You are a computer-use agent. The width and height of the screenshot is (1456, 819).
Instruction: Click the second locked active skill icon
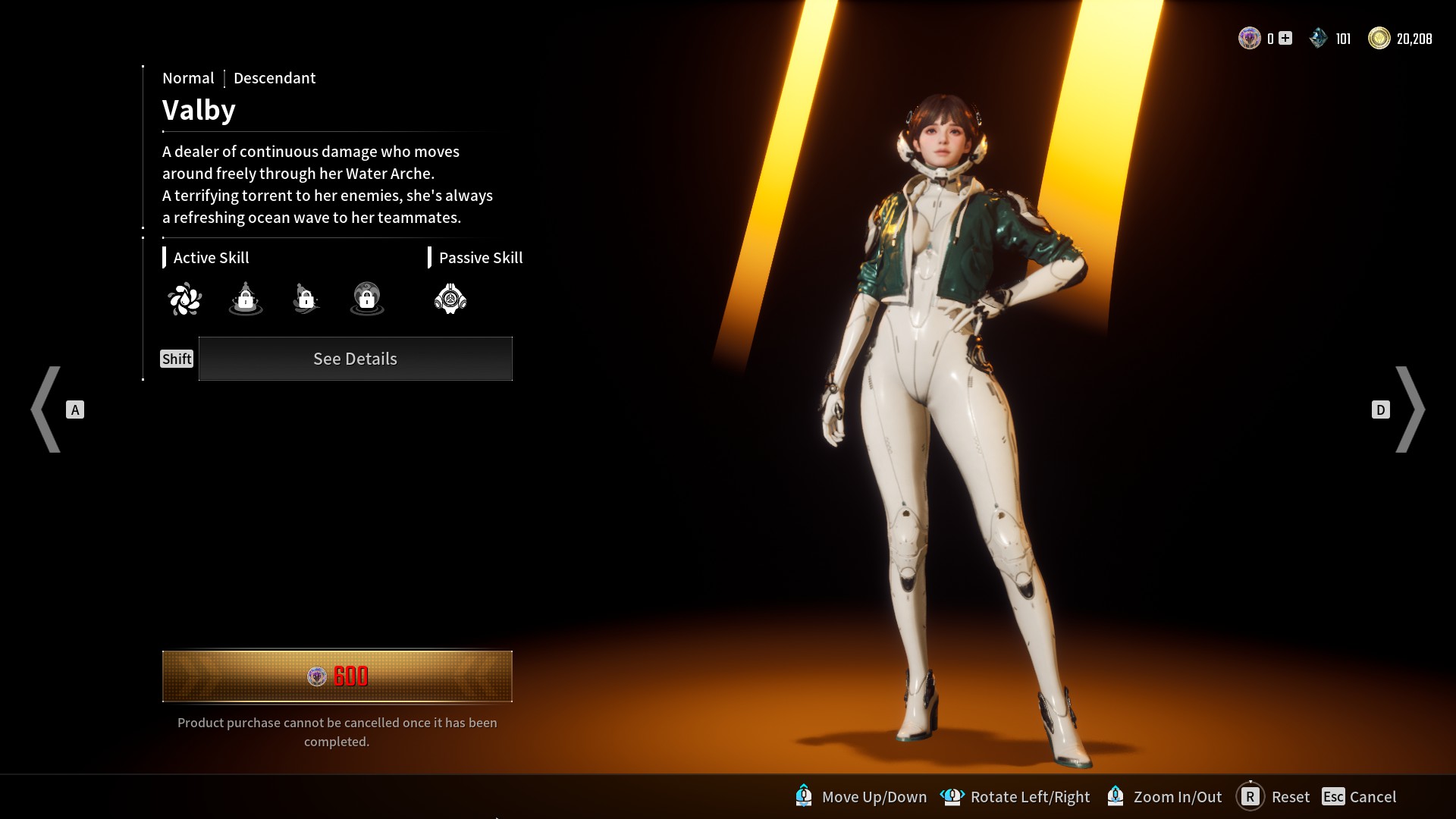pyautogui.click(x=245, y=298)
